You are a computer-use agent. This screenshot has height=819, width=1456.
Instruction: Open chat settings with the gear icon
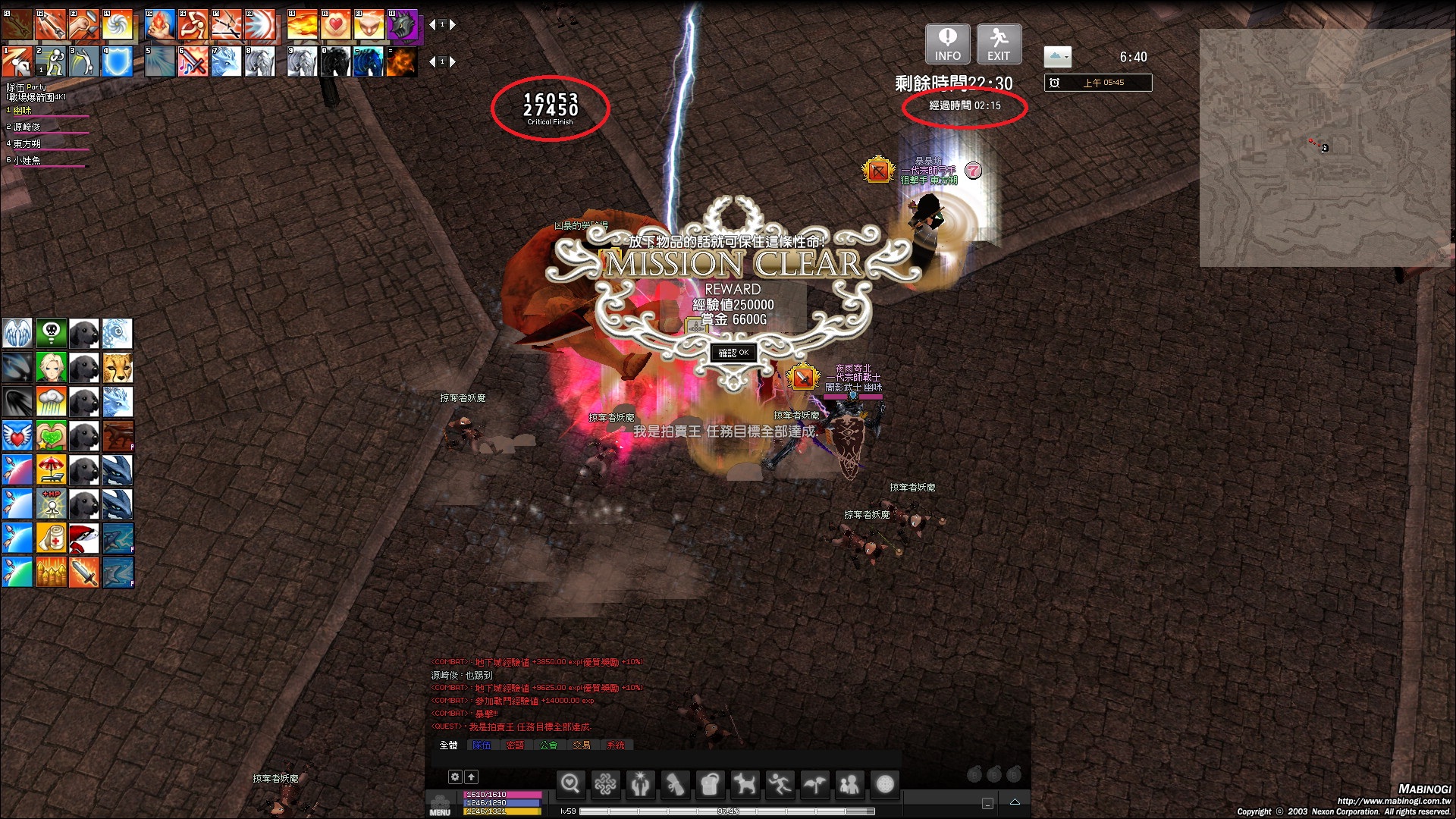point(455,777)
